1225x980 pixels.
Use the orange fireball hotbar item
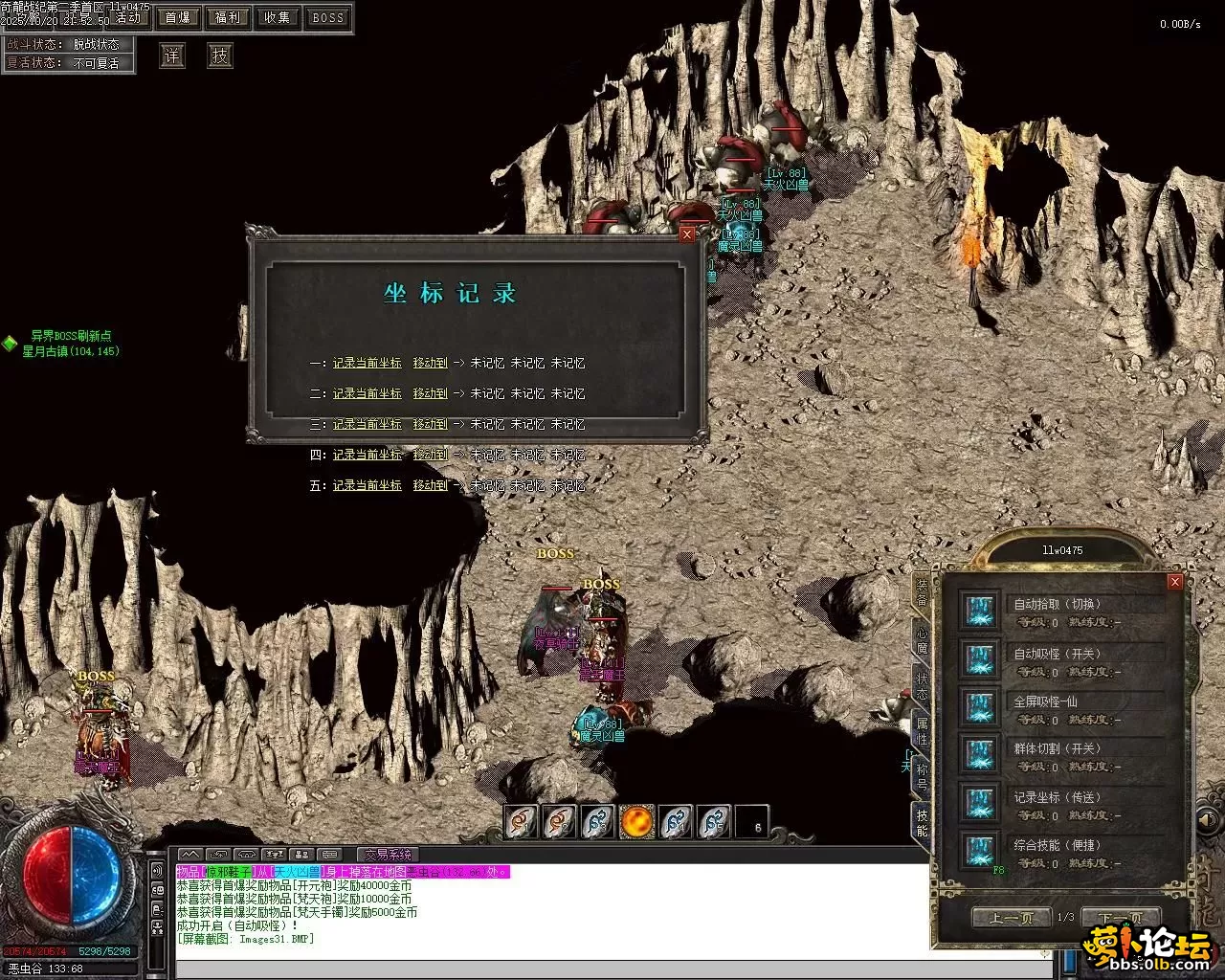pyautogui.click(x=637, y=821)
